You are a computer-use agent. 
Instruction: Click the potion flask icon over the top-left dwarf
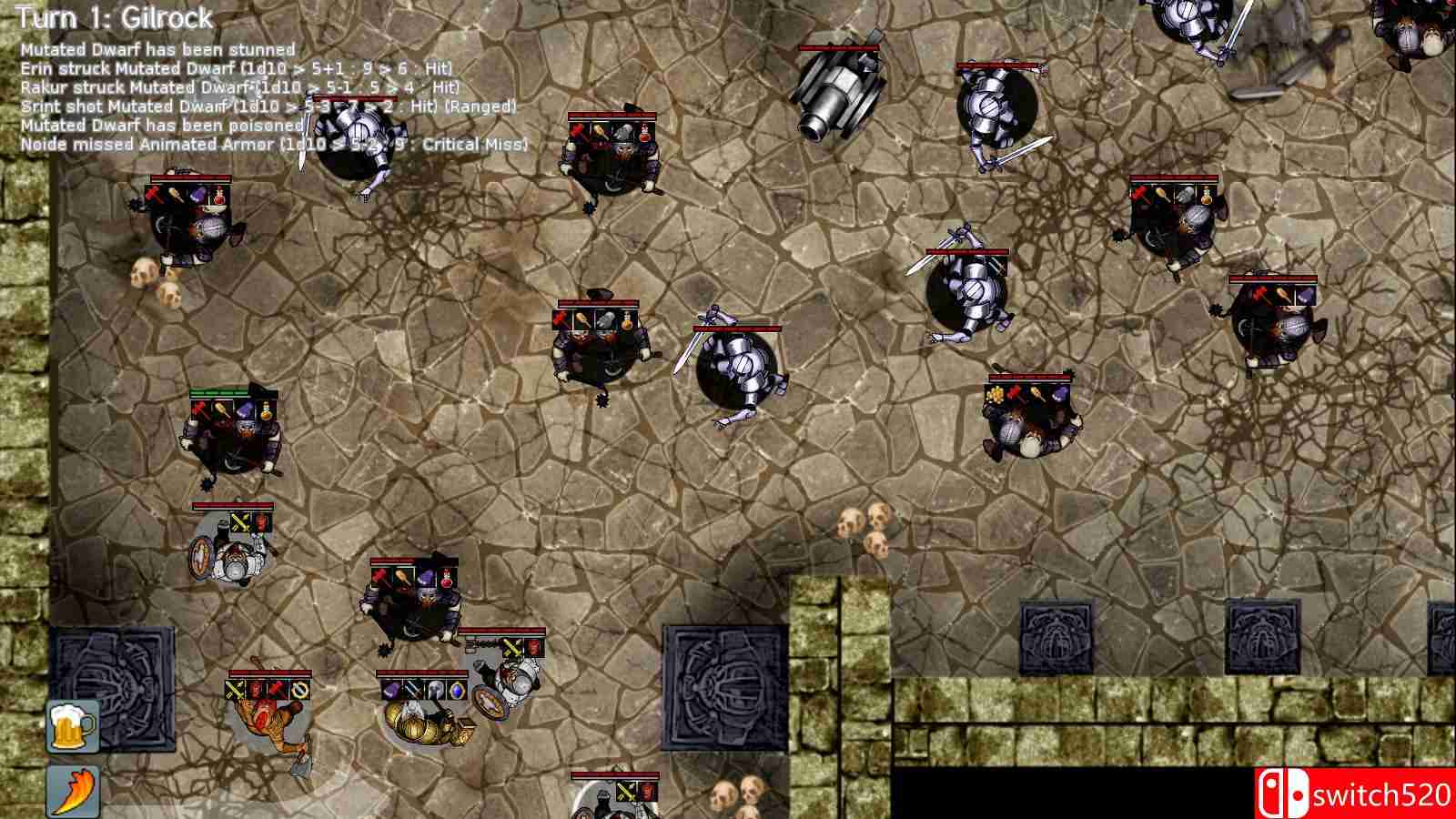219,196
